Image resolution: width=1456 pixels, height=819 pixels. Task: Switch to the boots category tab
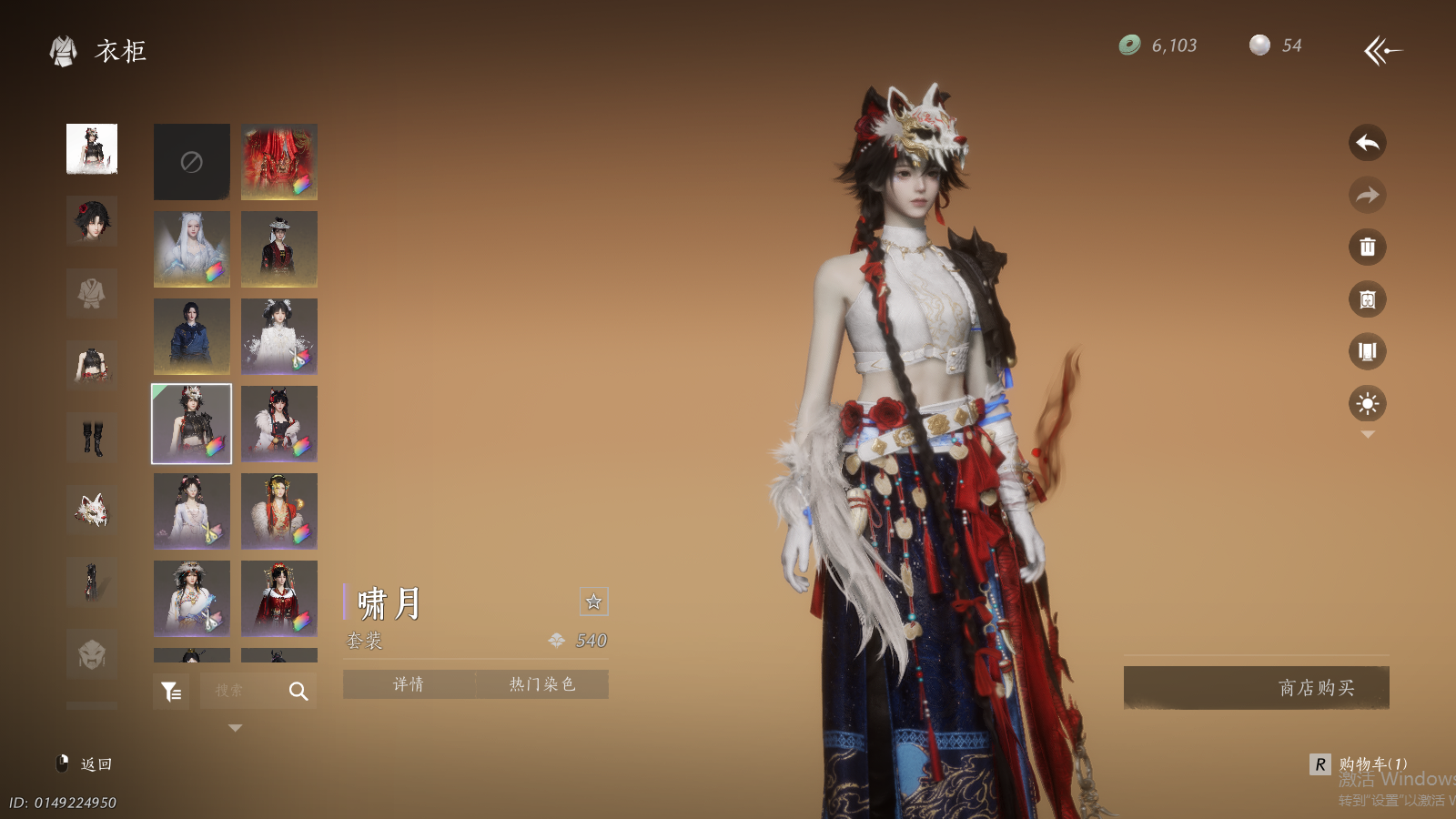[x=92, y=439]
